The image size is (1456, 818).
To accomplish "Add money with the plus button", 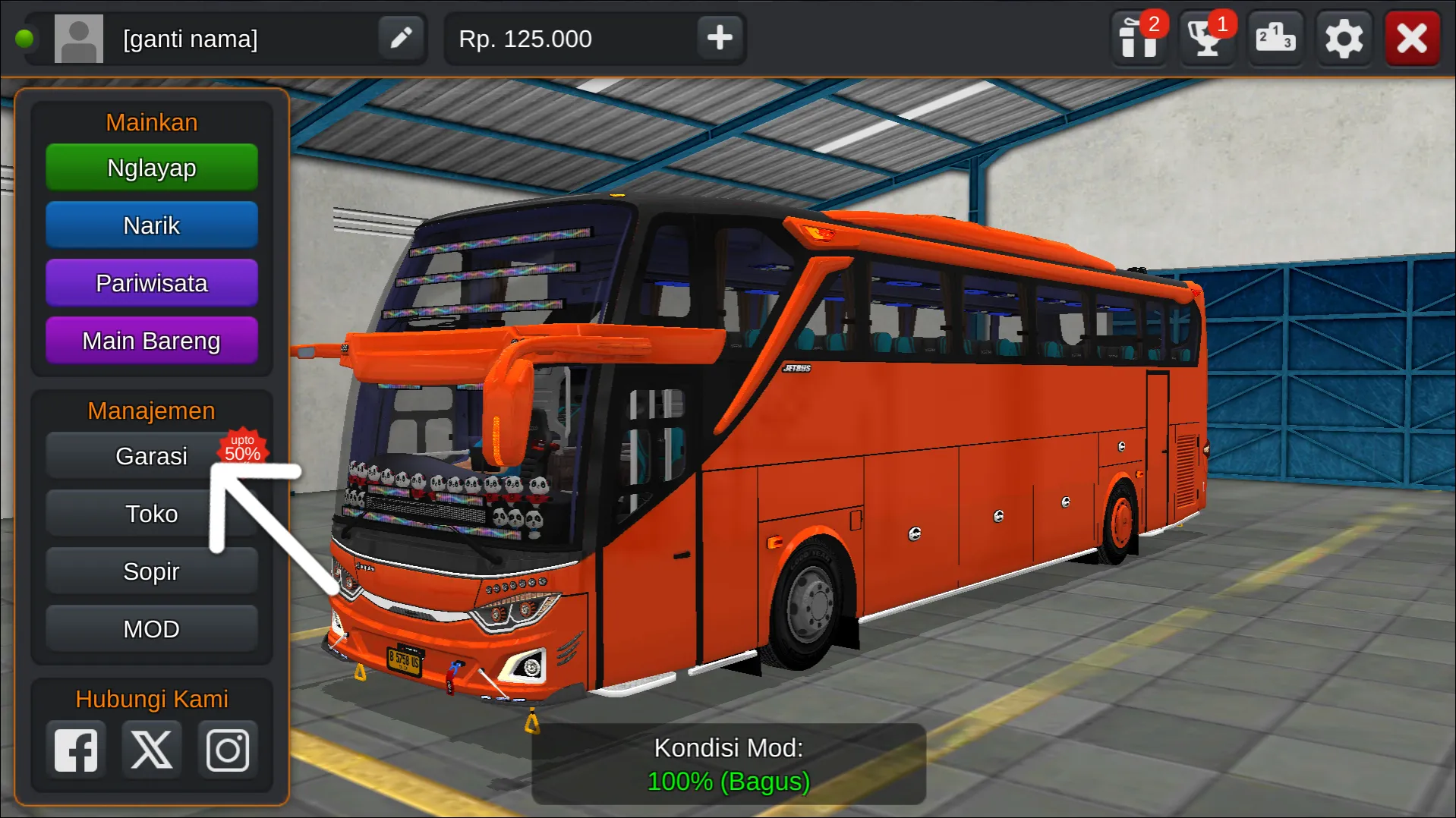I will (x=717, y=37).
